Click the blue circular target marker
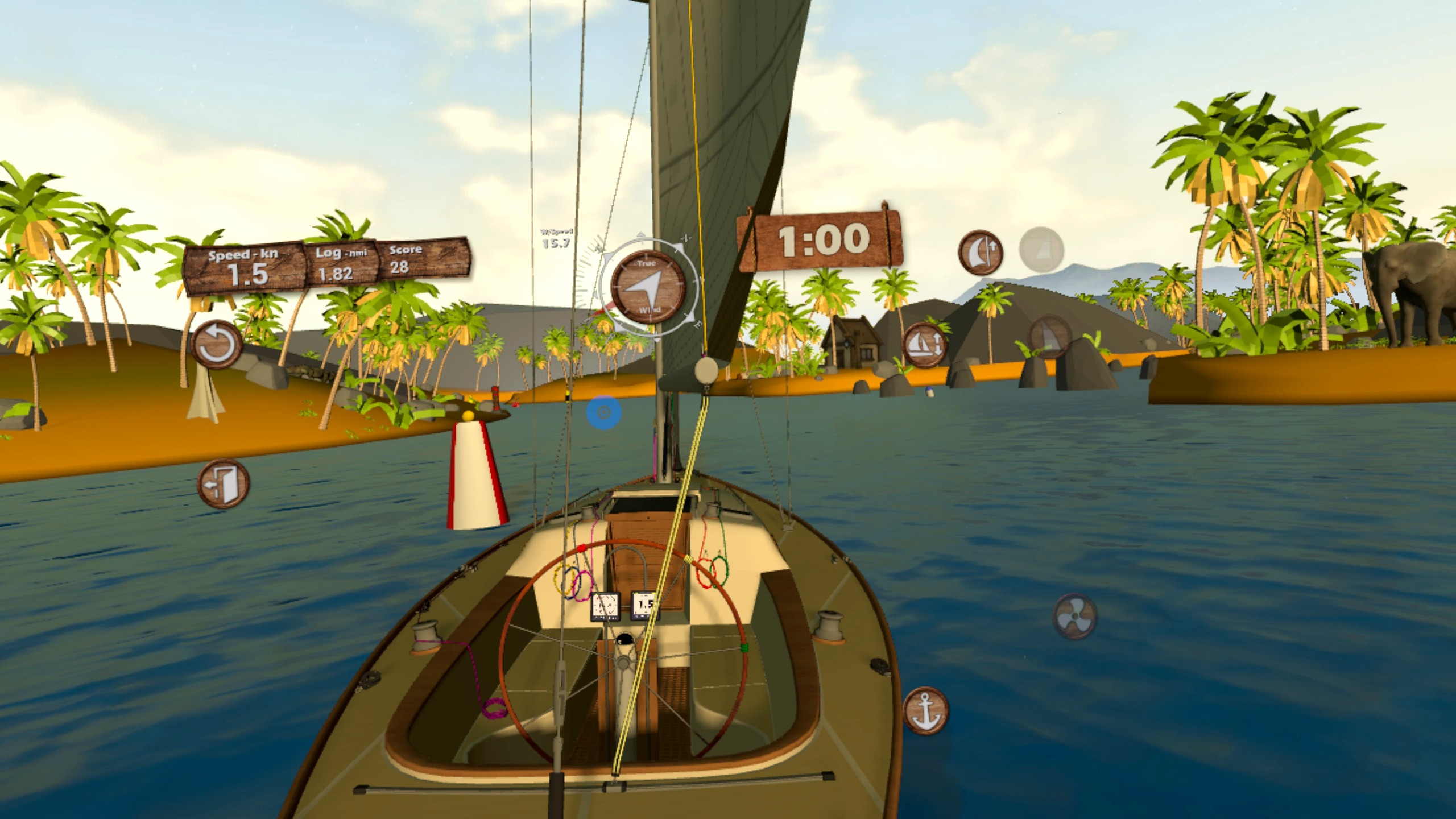This screenshot has width=1456, height=819. pos(604,412)
